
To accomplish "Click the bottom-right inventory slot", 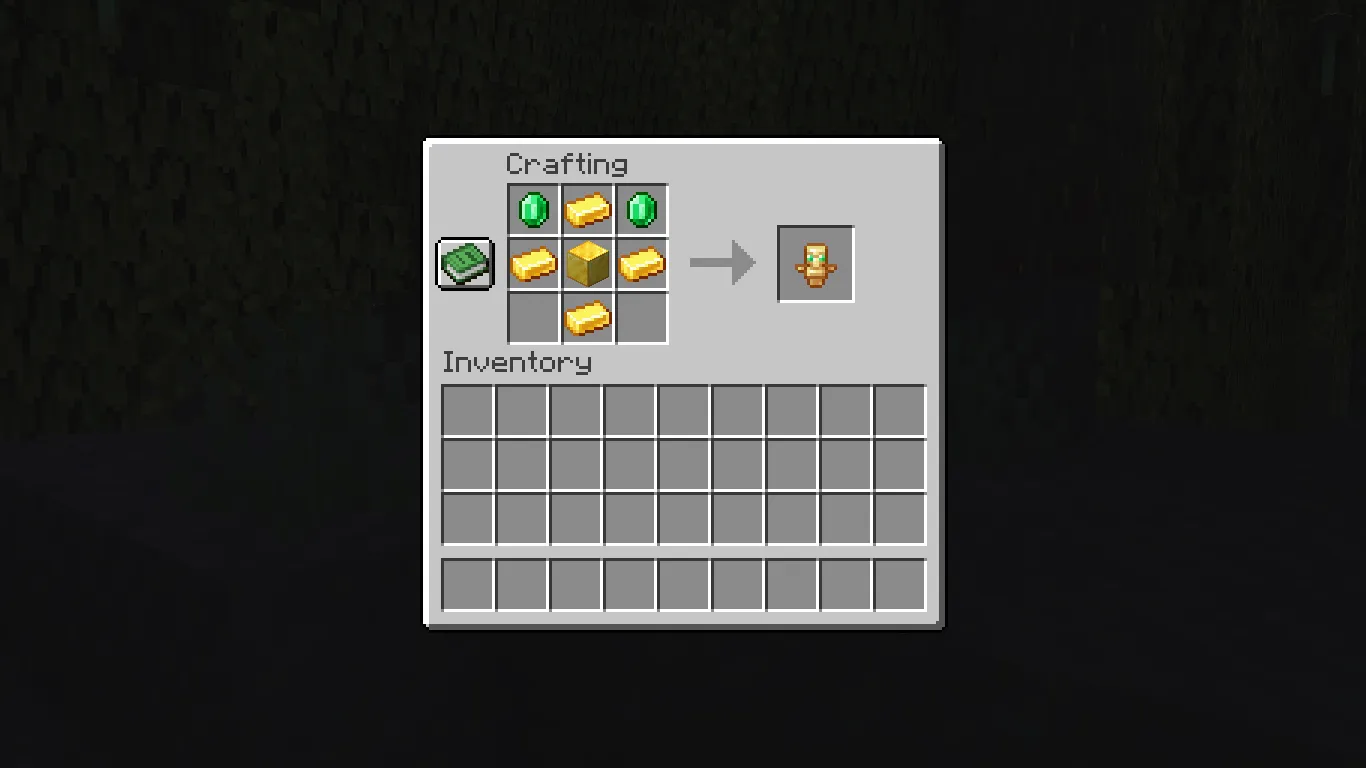I will point(899,519).
